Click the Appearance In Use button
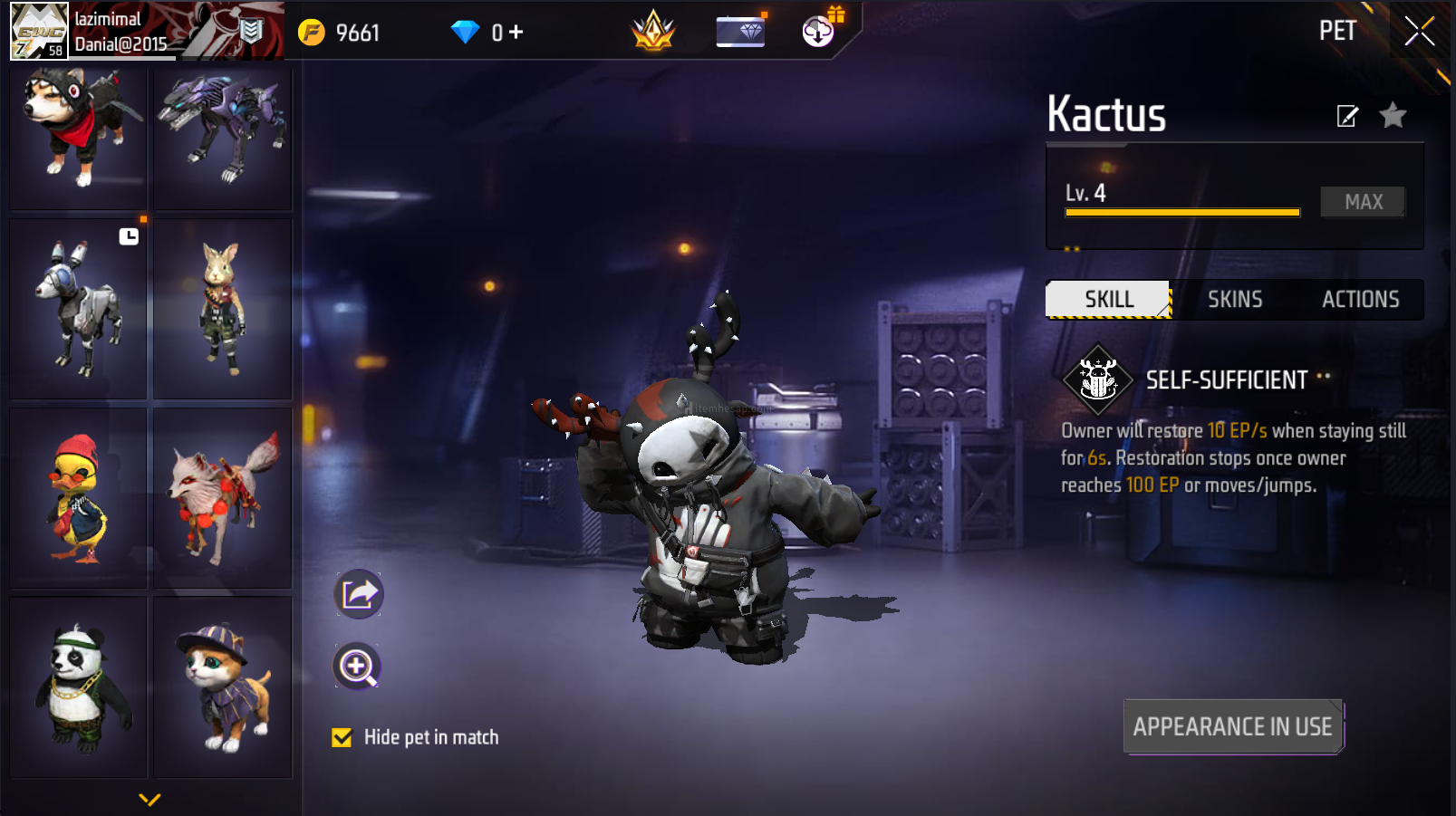This screenshot has width=1456, height=816. (1232, 726)
